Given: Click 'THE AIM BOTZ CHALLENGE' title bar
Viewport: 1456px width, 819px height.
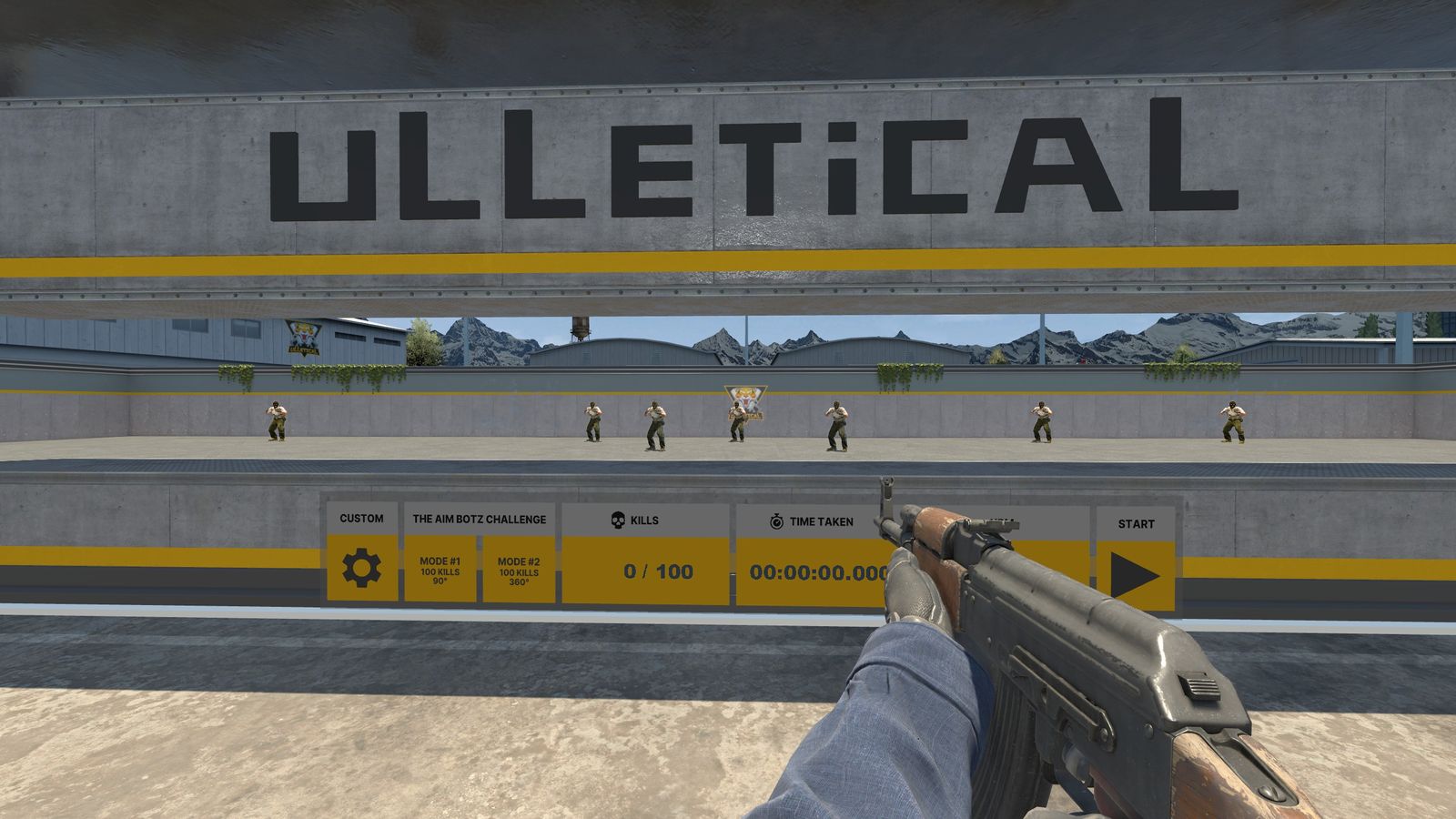Looking at the screenshot, I should (480, 519).
